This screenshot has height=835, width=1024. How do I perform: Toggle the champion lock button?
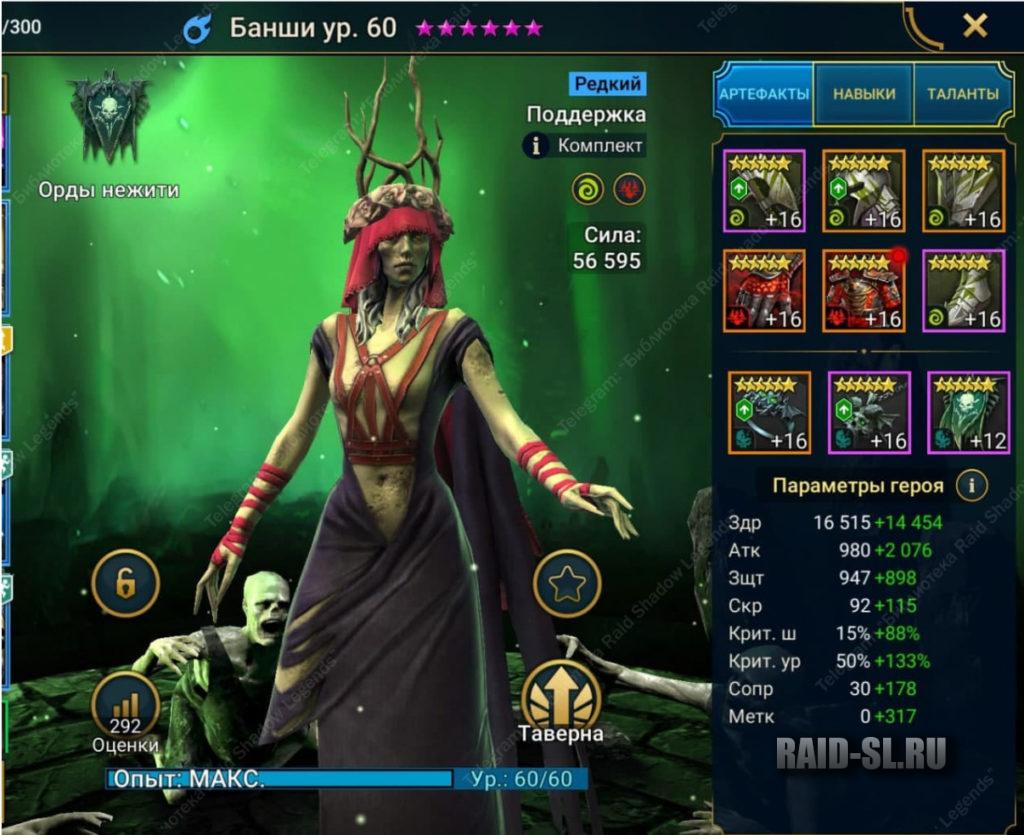click(125, 583)
